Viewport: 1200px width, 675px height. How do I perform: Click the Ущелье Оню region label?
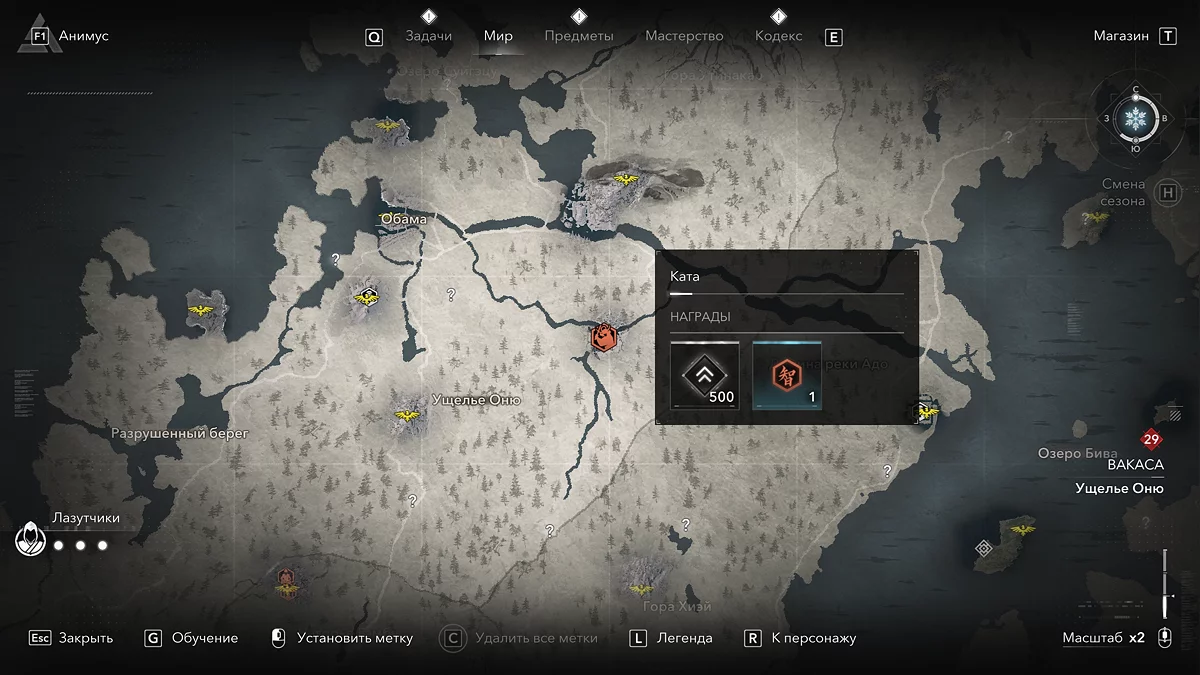(476, 400)
